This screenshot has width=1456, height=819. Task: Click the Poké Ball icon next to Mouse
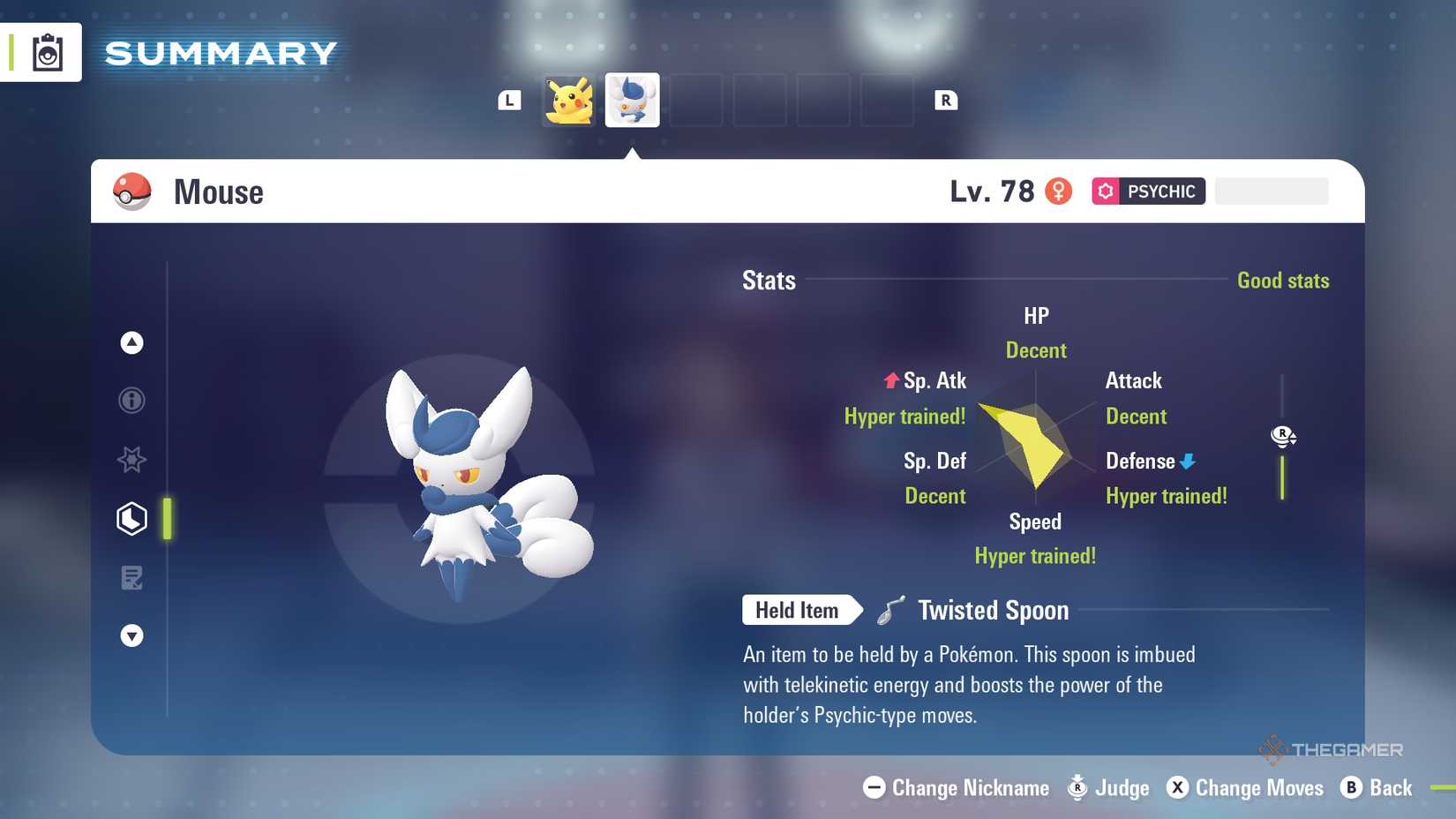[x=131, y=191]
